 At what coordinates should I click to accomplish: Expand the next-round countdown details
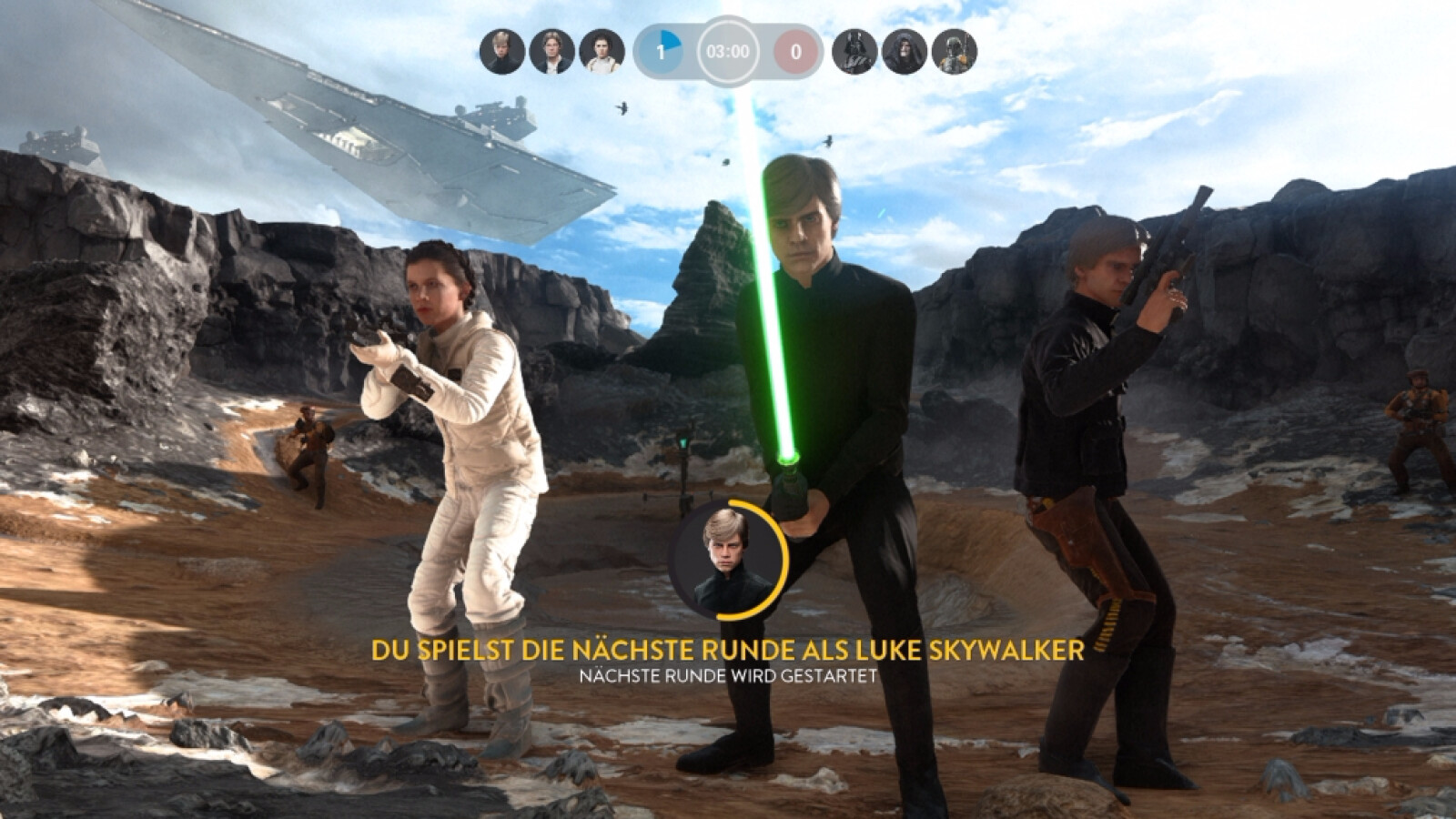[x=728, y=673]
